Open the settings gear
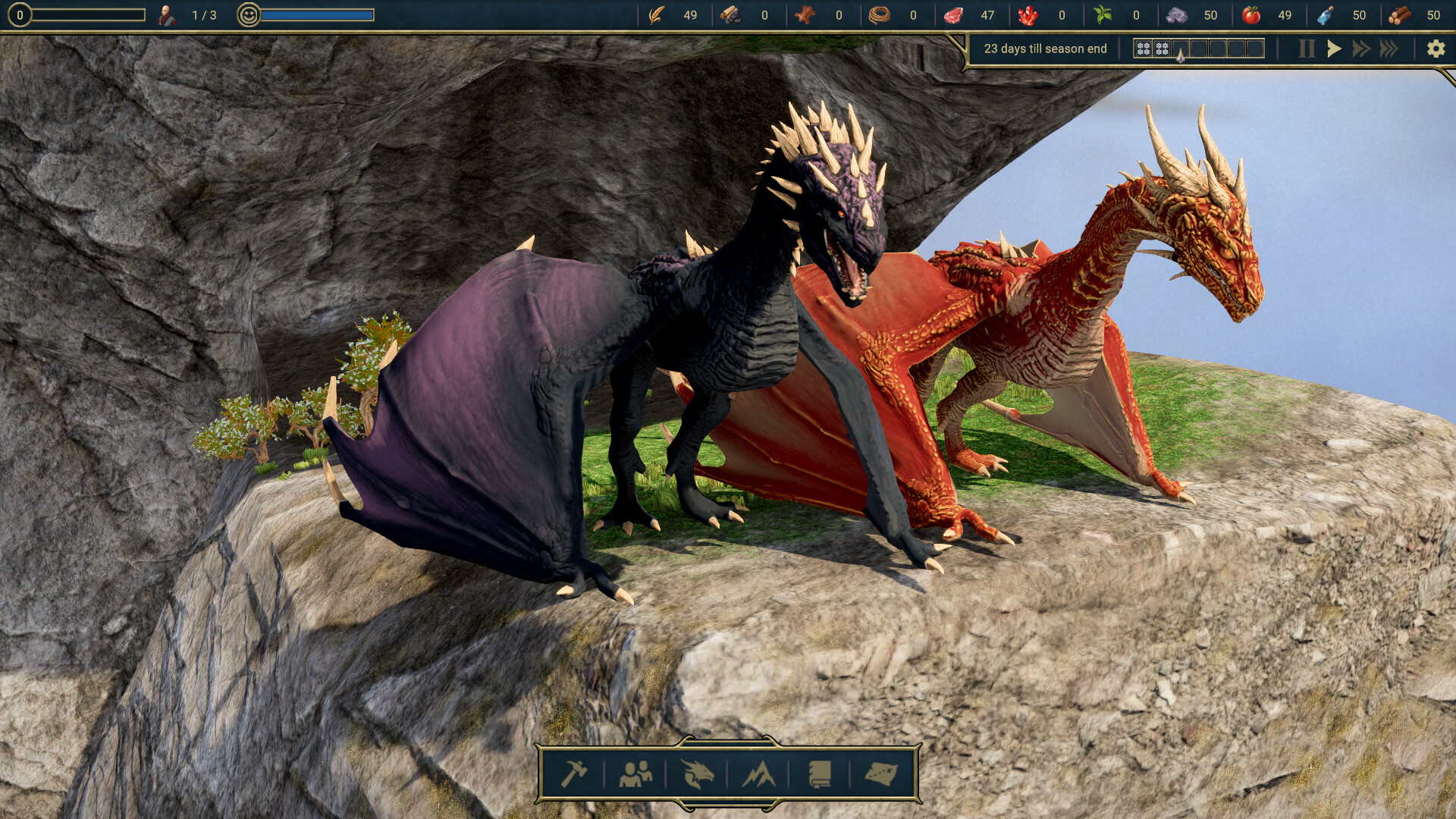Viewport: 1456px width, 819px height. 1436,49
